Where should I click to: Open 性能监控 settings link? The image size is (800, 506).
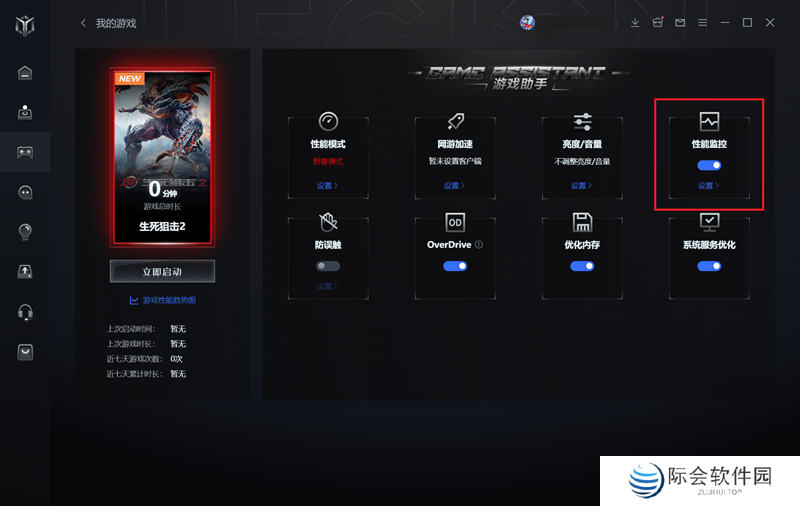[709, 186]
